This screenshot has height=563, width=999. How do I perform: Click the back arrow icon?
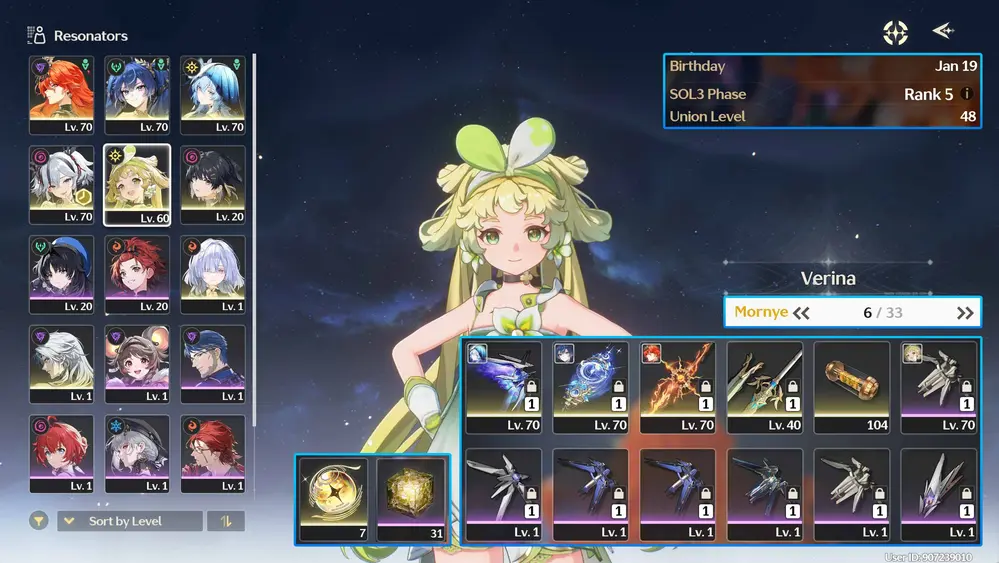943,32
